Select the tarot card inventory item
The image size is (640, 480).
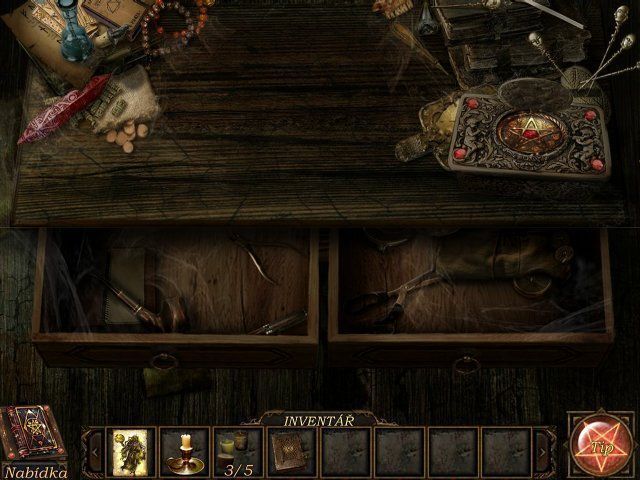(131, 451)
